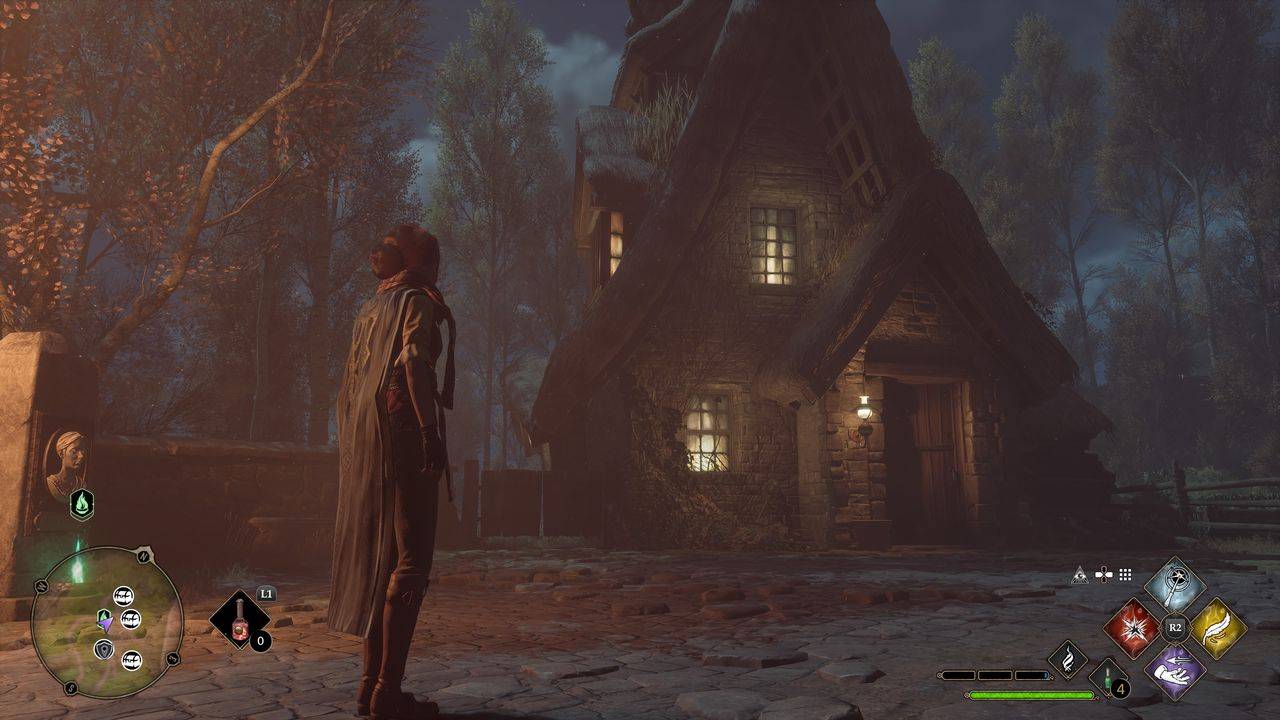Cast the blue wand-light spell
Screen dimensions: 1280x720
pos(1175,587)
